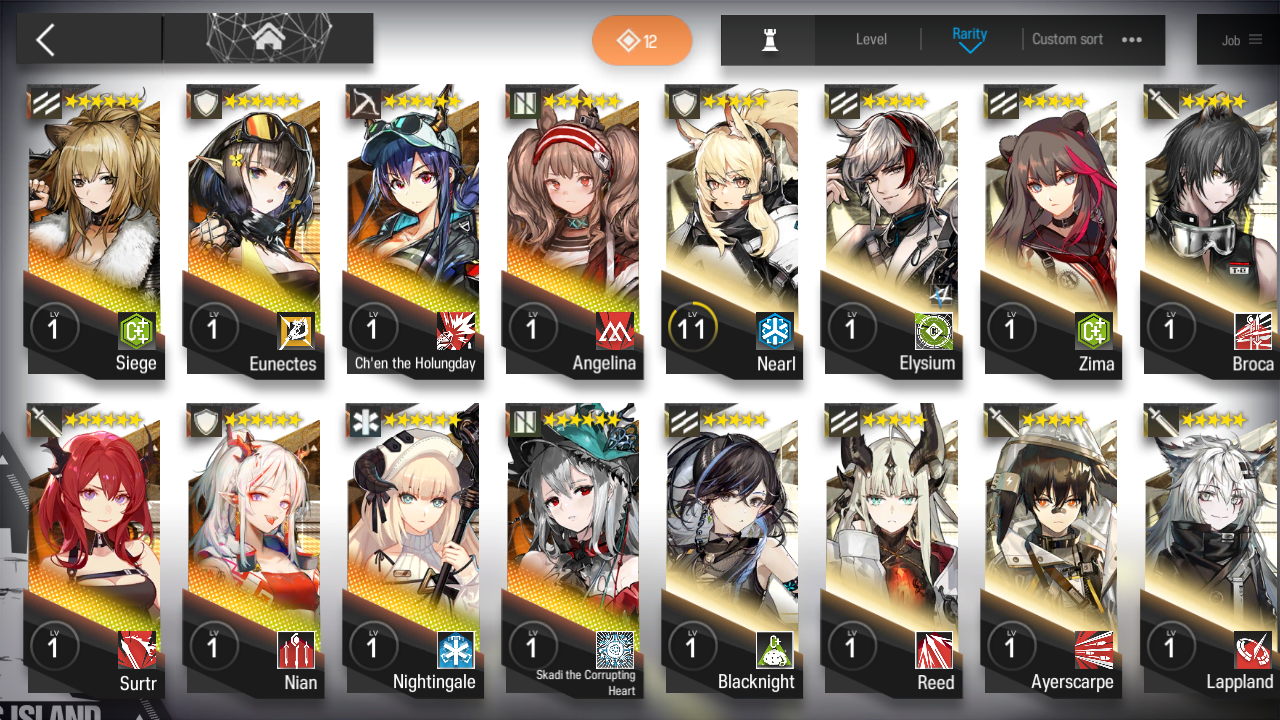Viewport: 1280px width, 720px height.
Task: Click the white chess rook sorting icon
Action: pyautogui.click(x=767, y=40)
